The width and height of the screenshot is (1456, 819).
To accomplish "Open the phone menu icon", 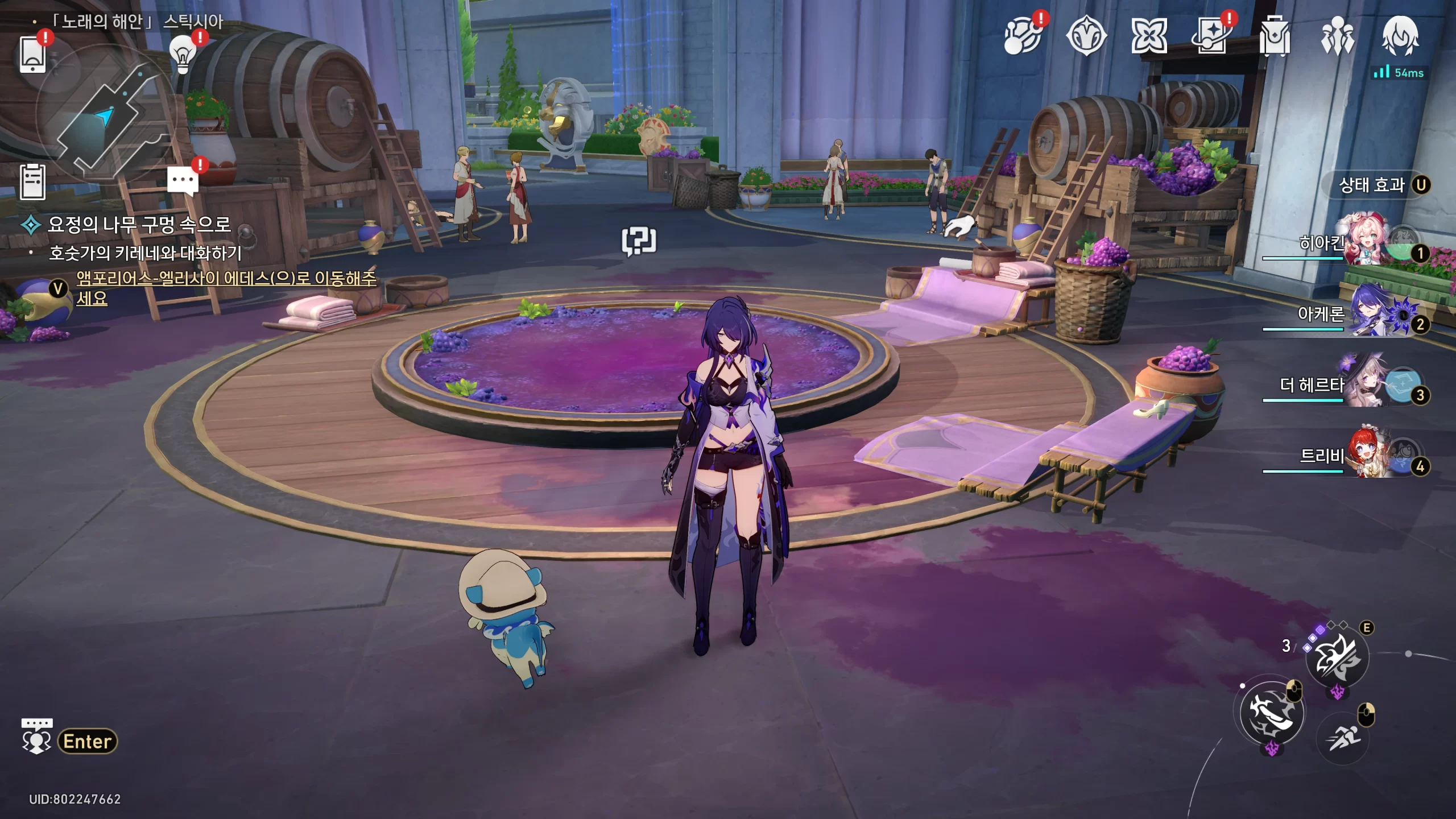I will click(x=33, y=55).
